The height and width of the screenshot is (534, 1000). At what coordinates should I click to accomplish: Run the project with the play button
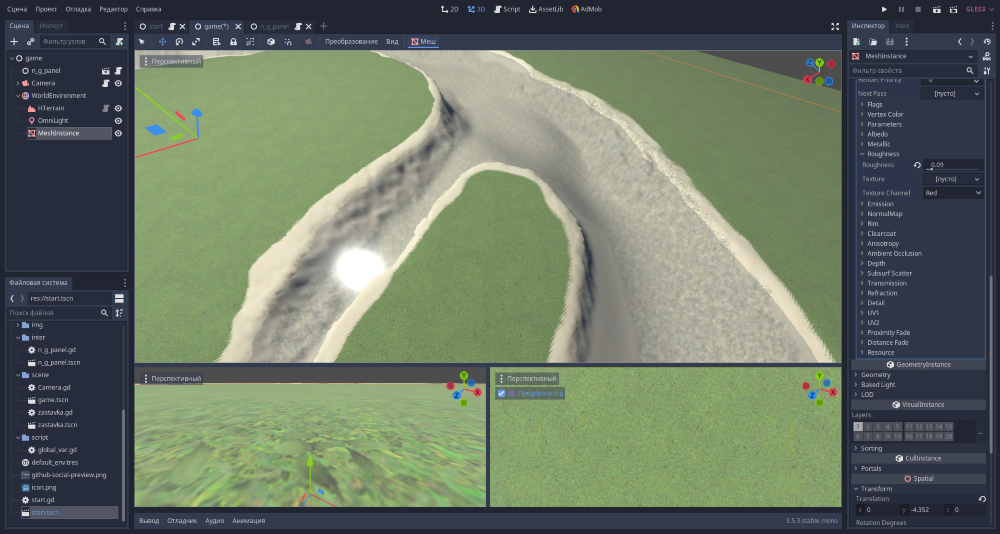point(884,9)
